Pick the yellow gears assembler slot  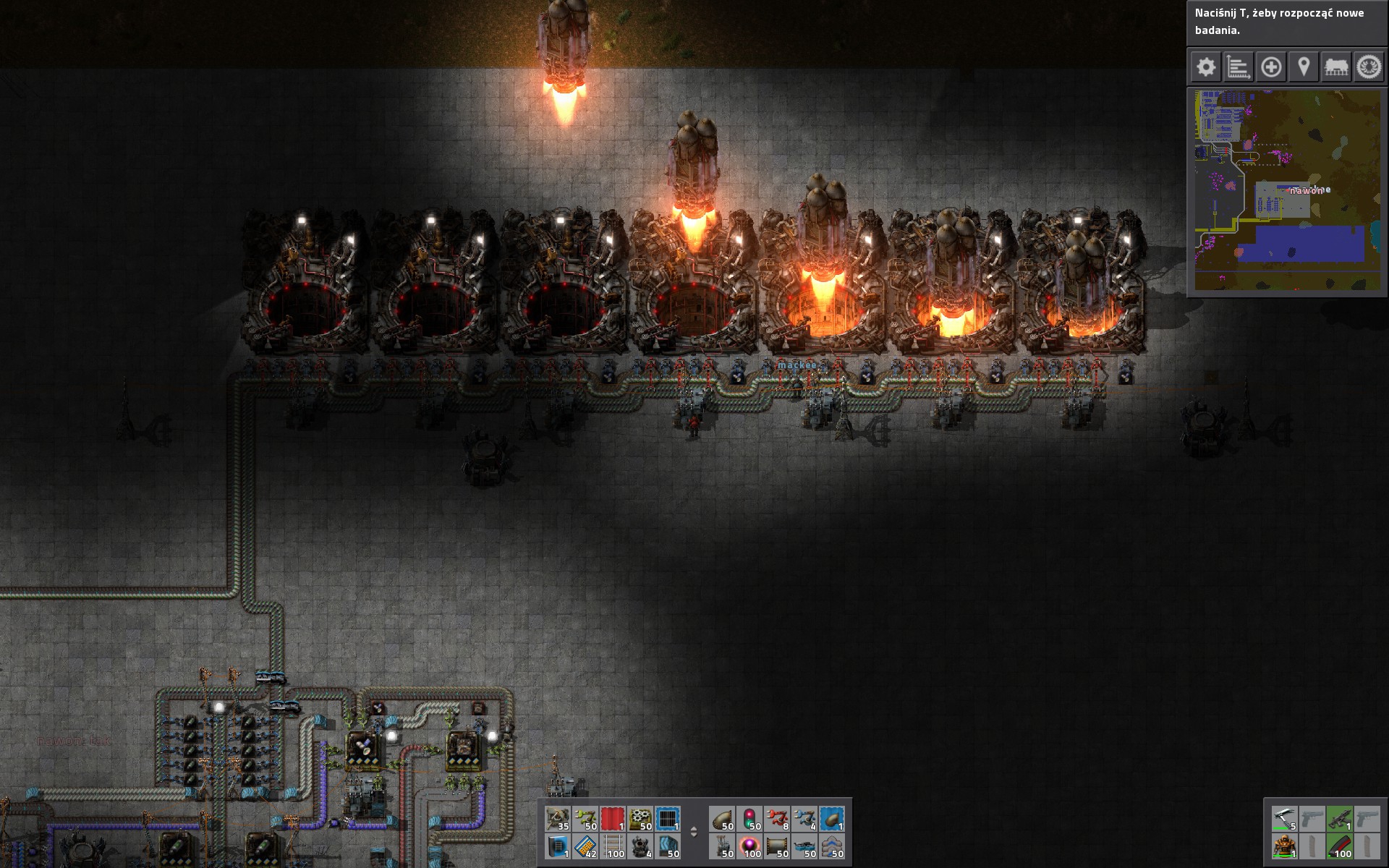click(640, 819)
